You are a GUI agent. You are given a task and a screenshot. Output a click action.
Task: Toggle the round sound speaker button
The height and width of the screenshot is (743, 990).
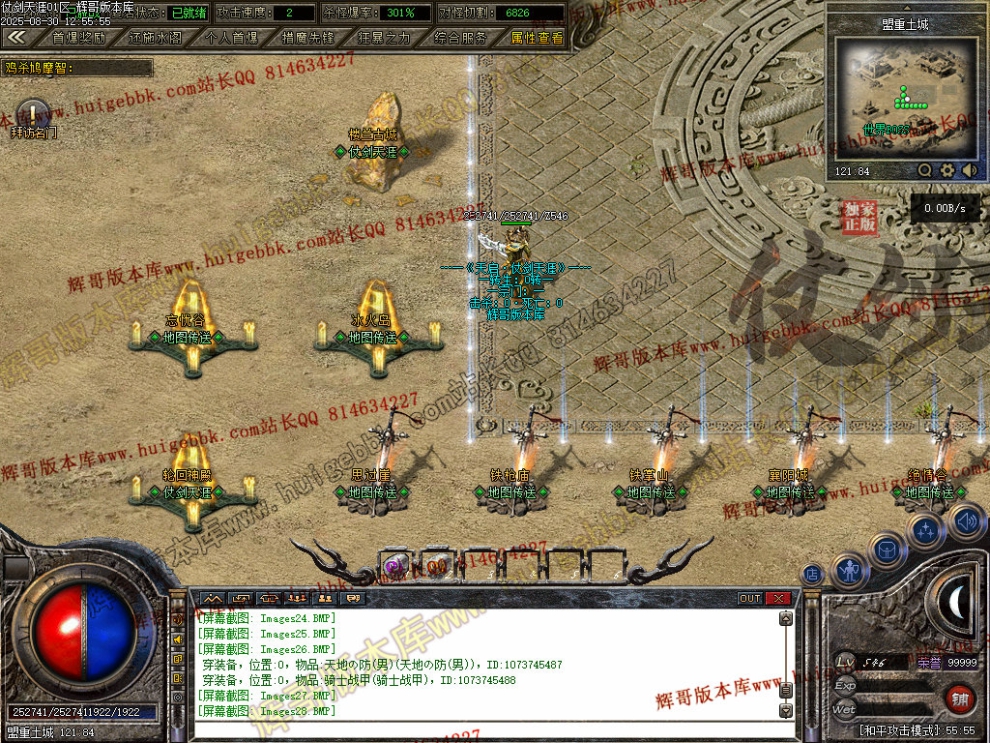click(x=966, y=521)
